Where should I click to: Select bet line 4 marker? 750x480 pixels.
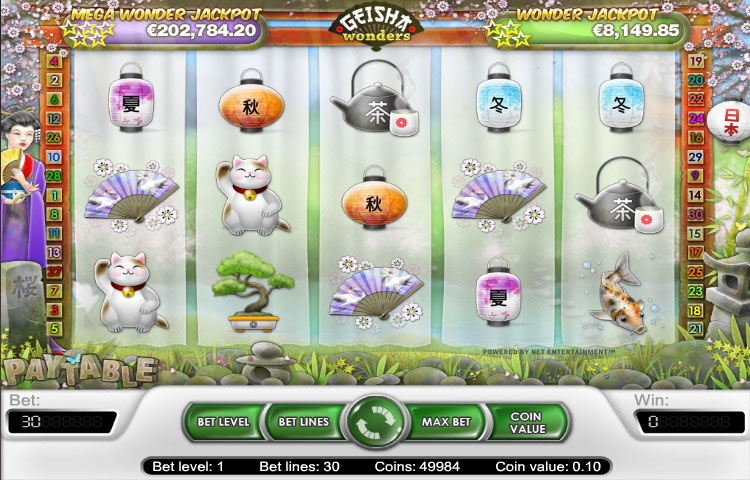coord(54,62)
